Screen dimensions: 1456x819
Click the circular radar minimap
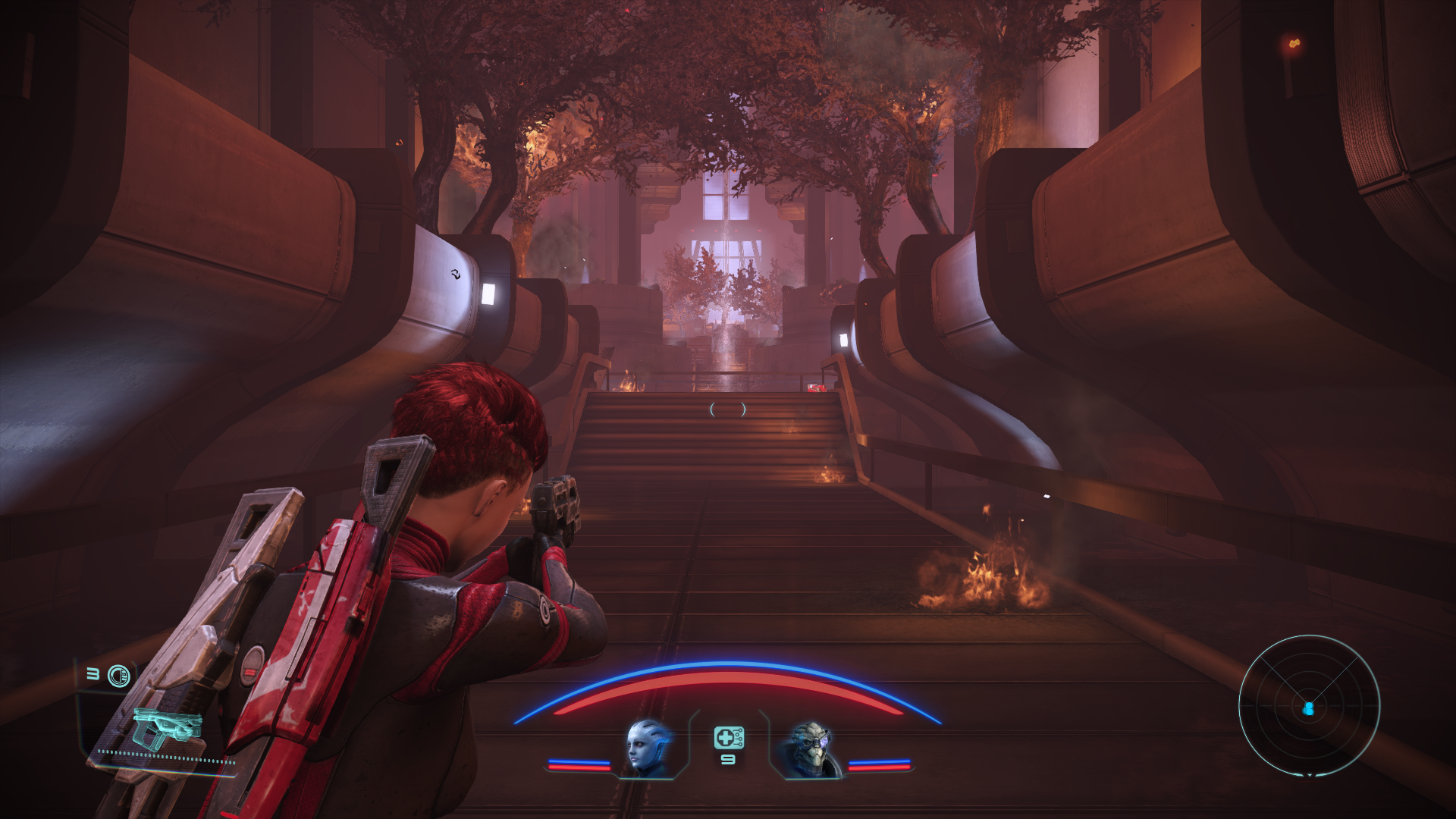click(1309, 706)
